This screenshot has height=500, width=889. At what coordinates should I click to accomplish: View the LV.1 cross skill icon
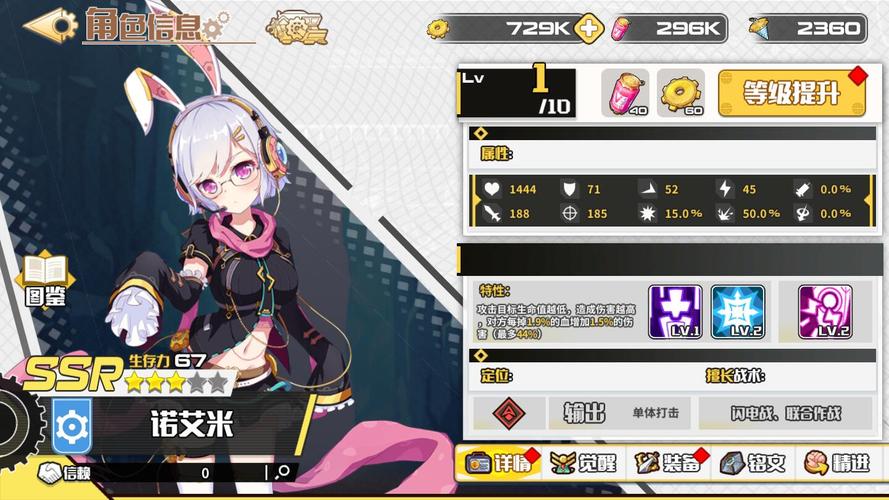pos(675,311)
